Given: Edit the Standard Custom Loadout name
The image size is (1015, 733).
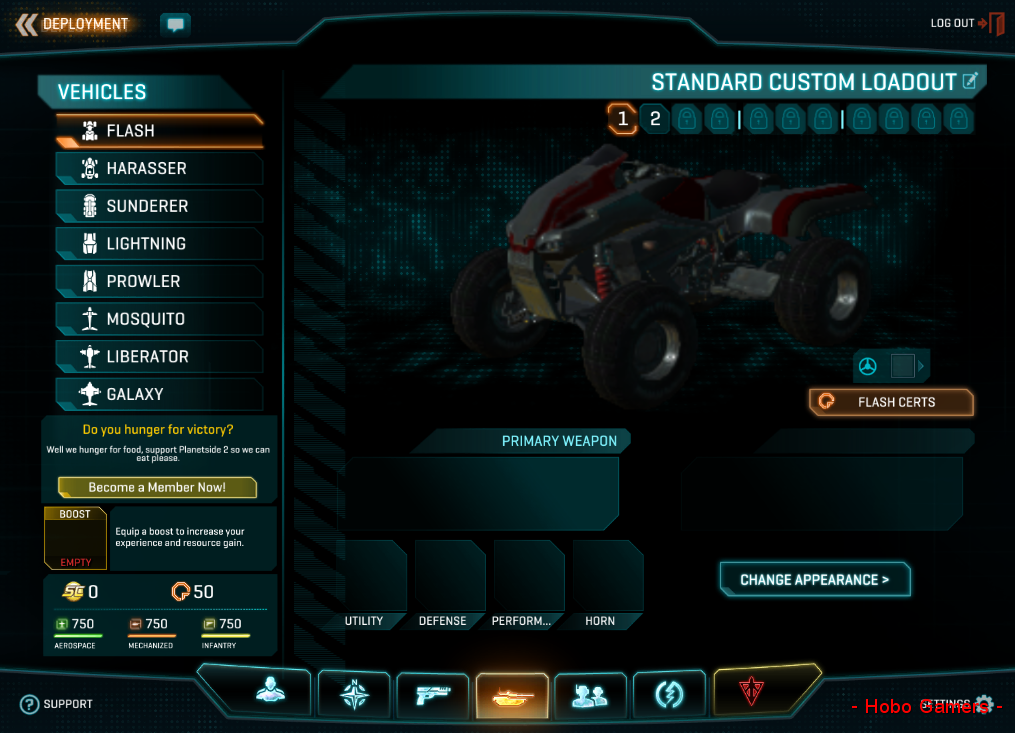Looking at the screenshot, I should click(969, 81).
